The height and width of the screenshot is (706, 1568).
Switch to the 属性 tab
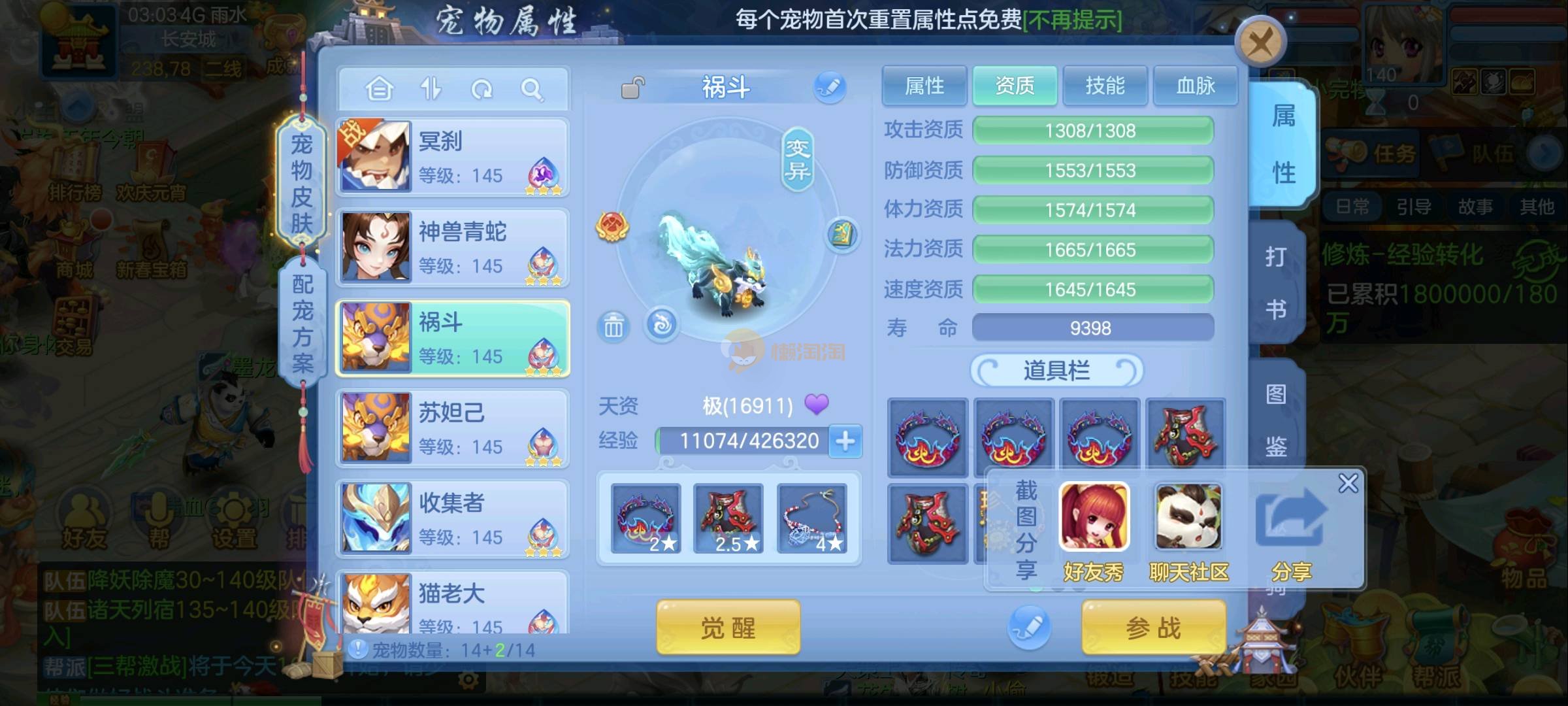coord(924,86)
